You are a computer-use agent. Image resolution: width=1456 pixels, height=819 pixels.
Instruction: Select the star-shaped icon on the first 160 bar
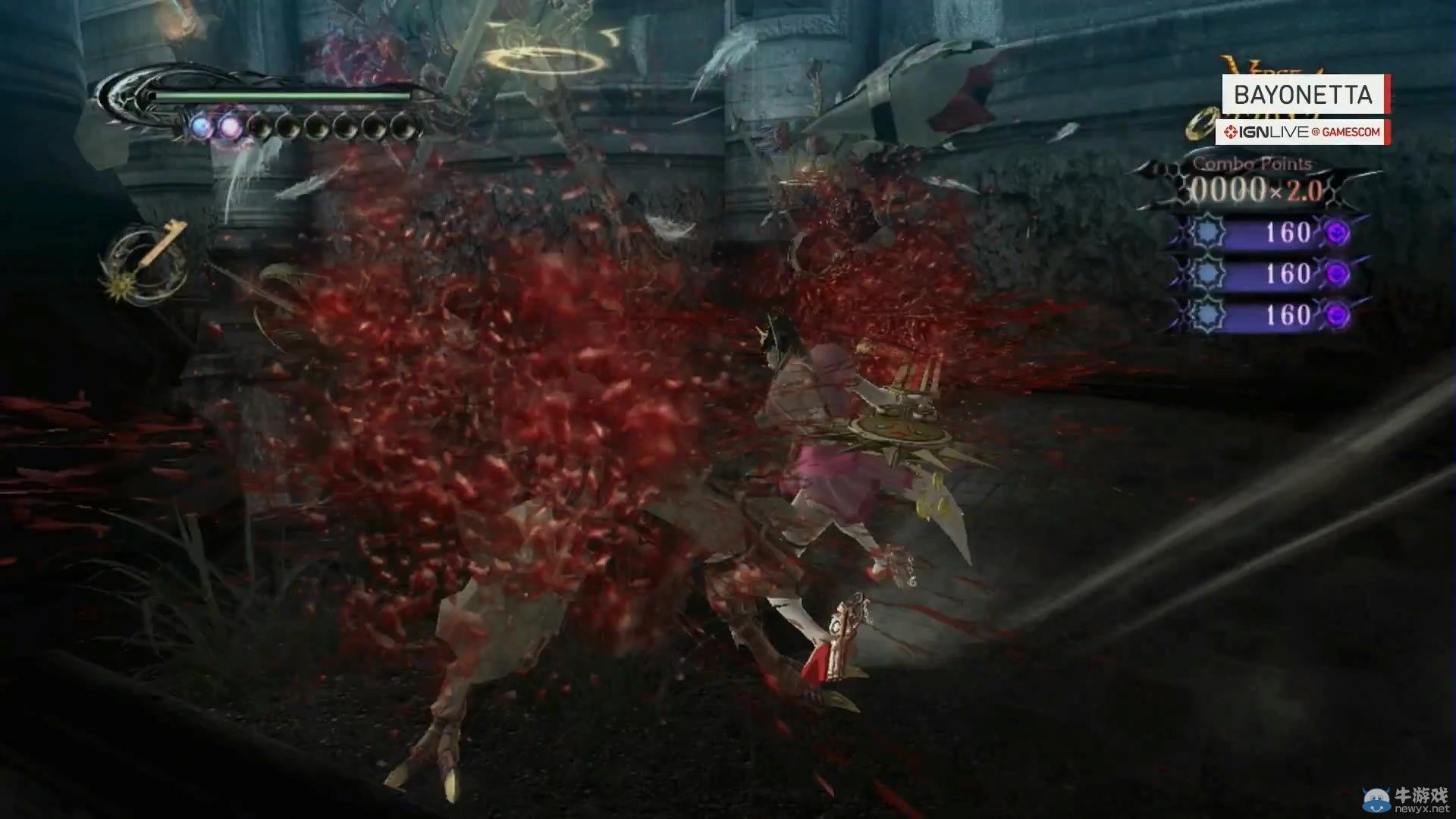[1206, 232]
